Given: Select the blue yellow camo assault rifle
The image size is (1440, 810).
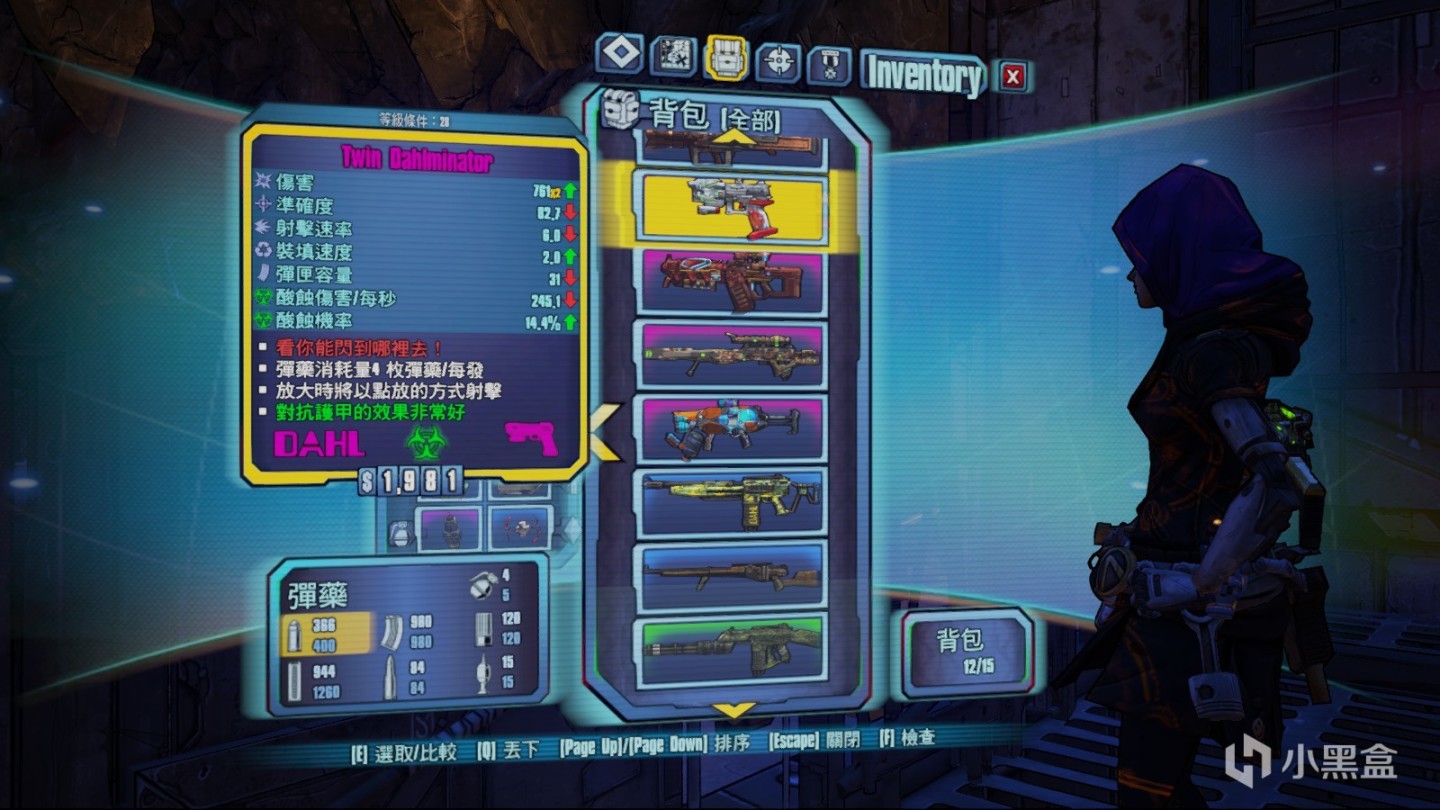Looking at the screenshot, I should 733,500.
